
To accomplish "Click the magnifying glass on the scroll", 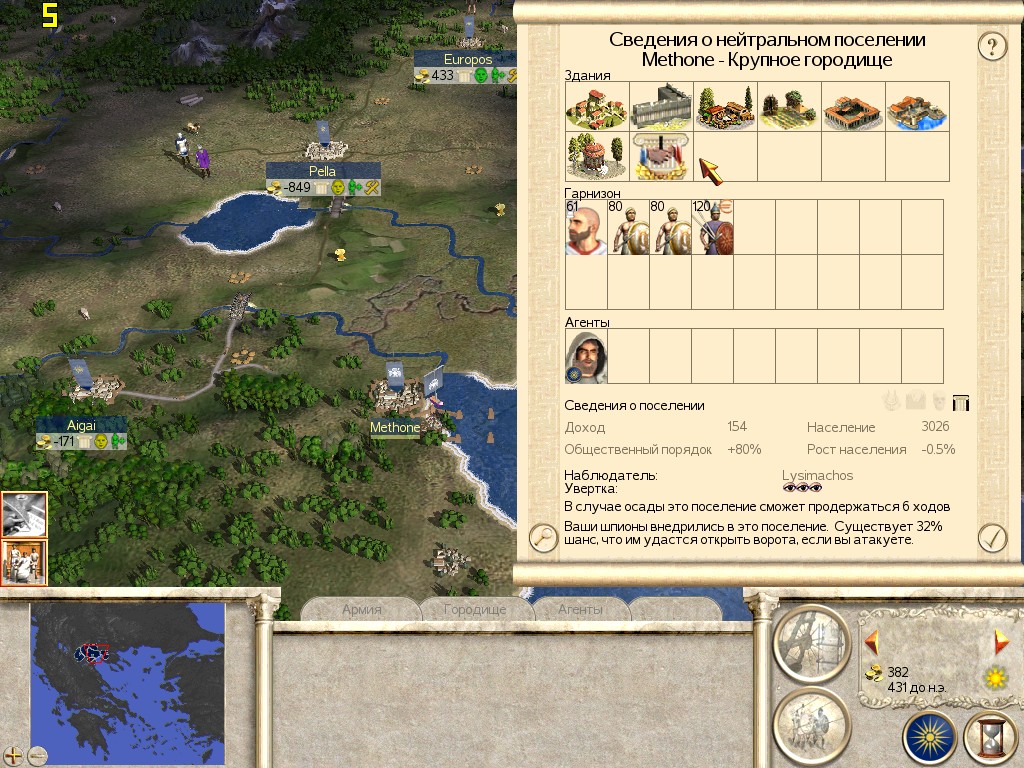I will pos(543,538).
